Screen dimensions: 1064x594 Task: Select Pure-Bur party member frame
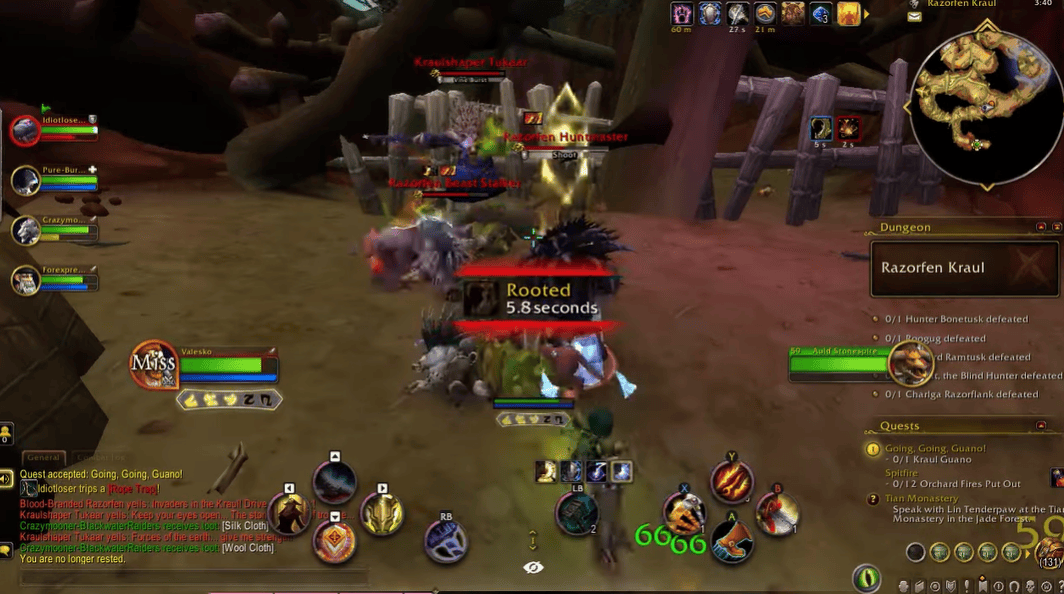pos(26,180)
